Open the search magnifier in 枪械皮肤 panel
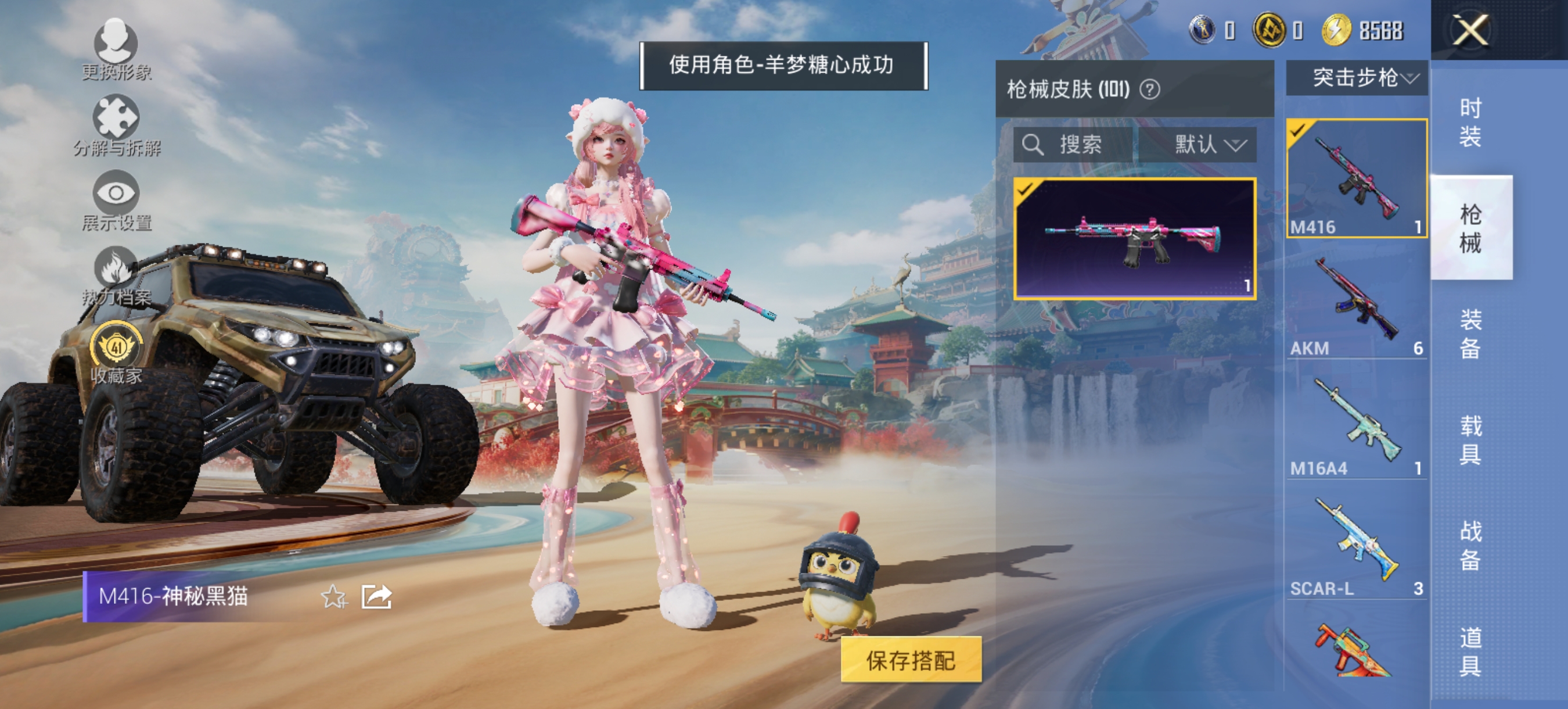1568x709 pixels. pyautogui.click(x=1033, y=144)
